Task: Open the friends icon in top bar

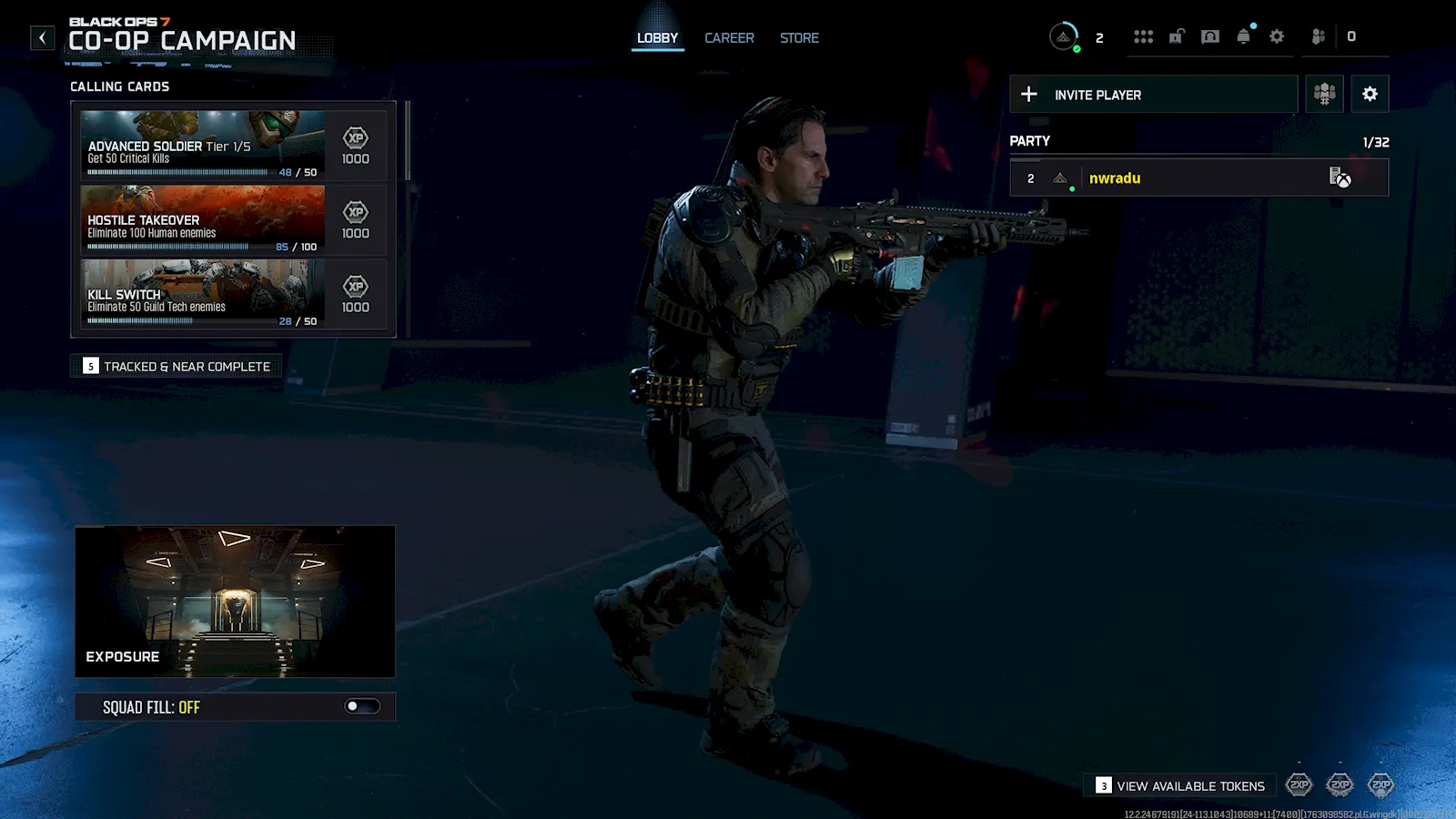Action: (x=1318, y=37)
